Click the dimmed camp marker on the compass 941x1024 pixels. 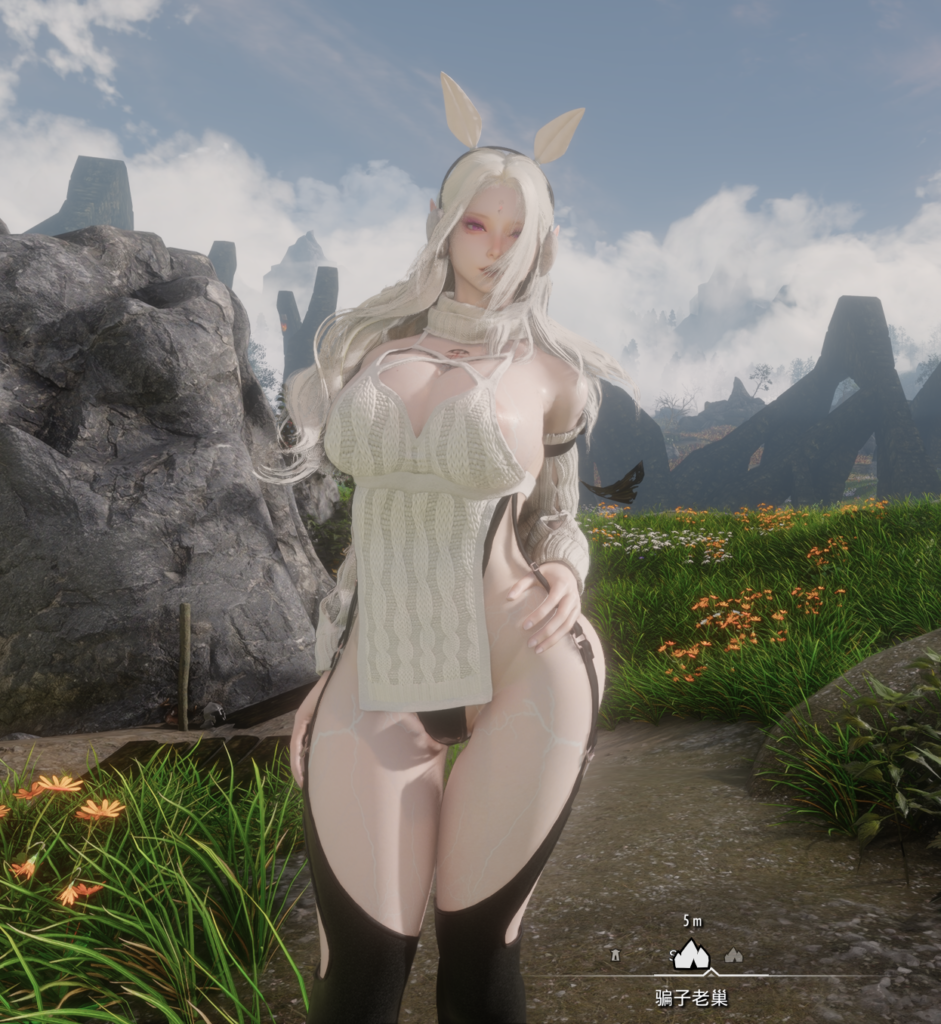pyautogui.click(x=734, y=956)
